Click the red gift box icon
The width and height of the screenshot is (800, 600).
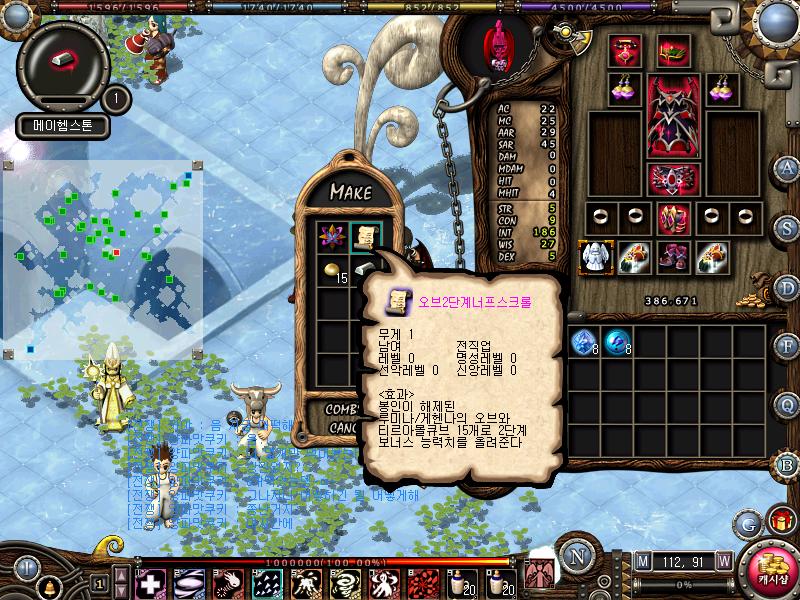tap(779, 521)
